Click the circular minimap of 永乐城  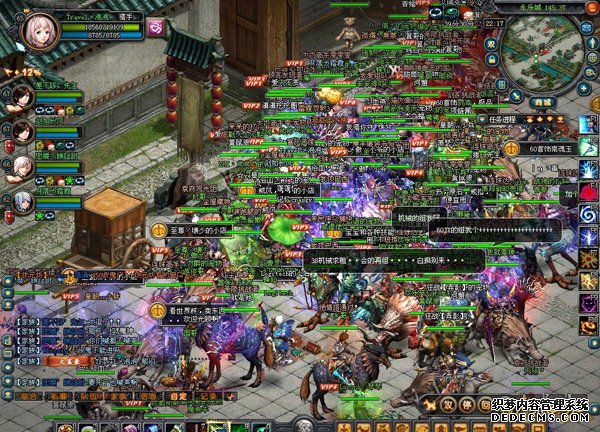pyautogui.click(x=540, y=55)
